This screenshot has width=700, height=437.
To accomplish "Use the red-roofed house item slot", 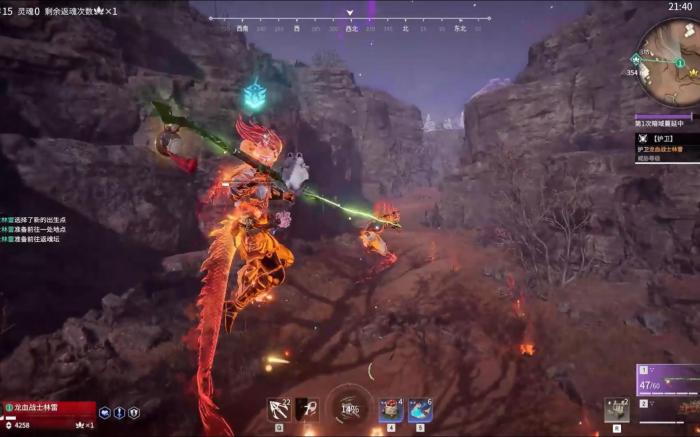I will 391,410.
